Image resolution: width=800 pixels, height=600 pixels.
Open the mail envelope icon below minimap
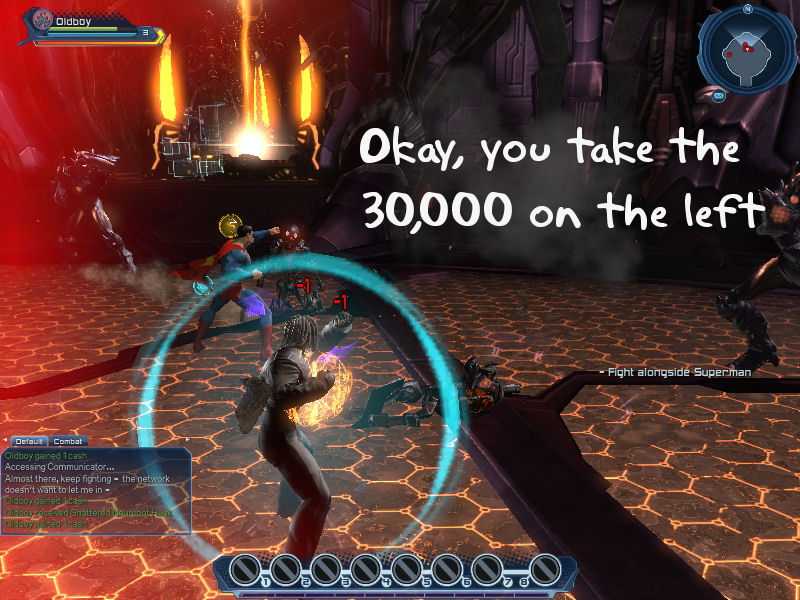pos(719,96)
